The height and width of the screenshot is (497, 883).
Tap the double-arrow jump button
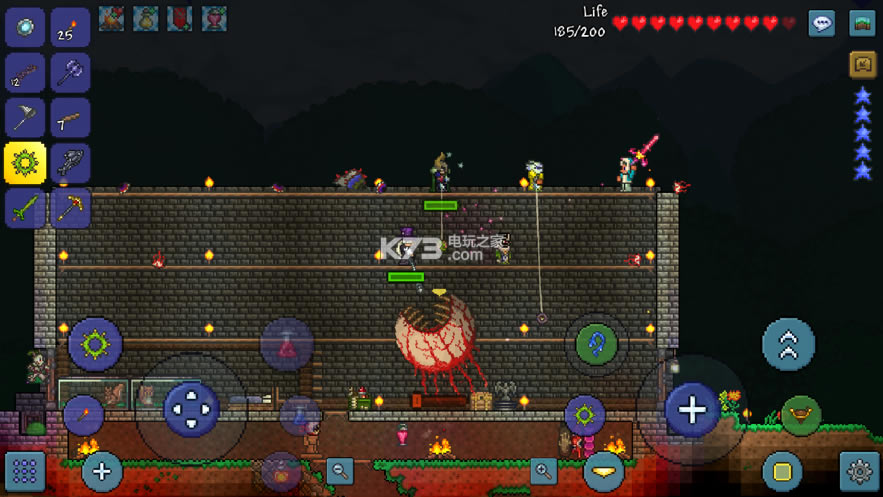788,344
